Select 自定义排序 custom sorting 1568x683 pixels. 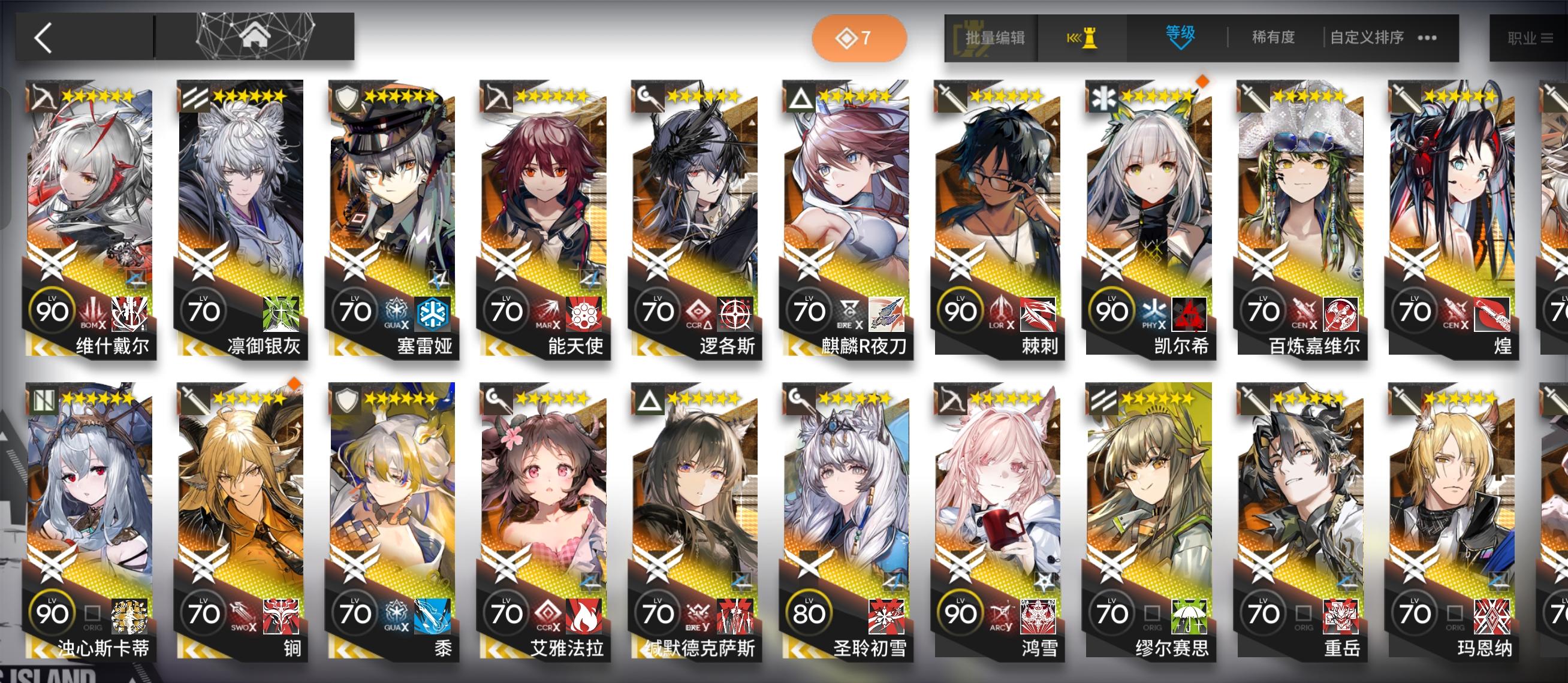[1367, 37]
